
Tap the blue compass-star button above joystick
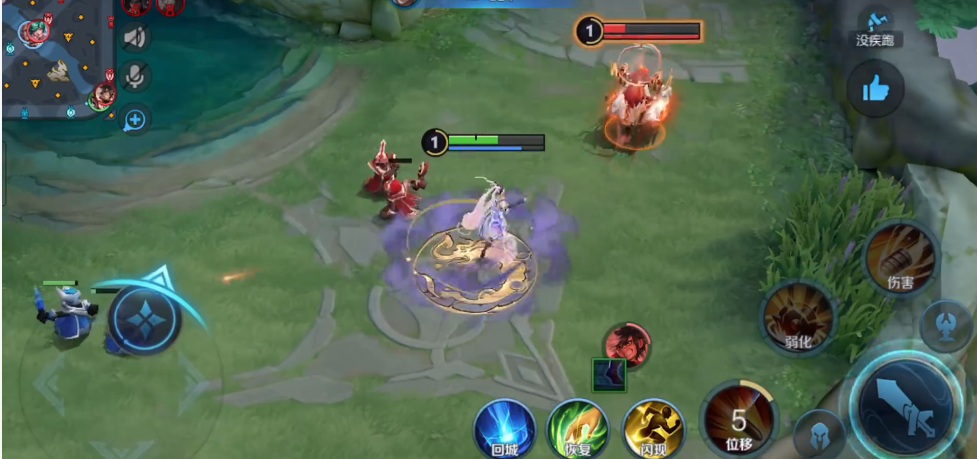[x=146, y=319]
